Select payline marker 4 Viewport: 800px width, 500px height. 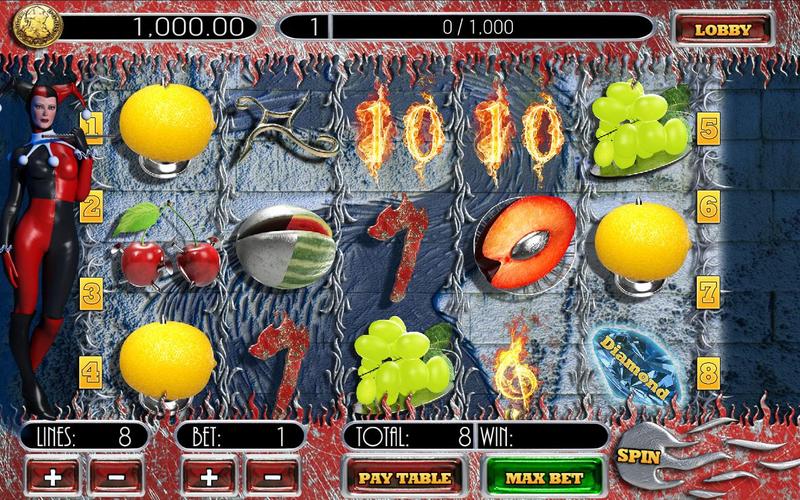(92, 373)
